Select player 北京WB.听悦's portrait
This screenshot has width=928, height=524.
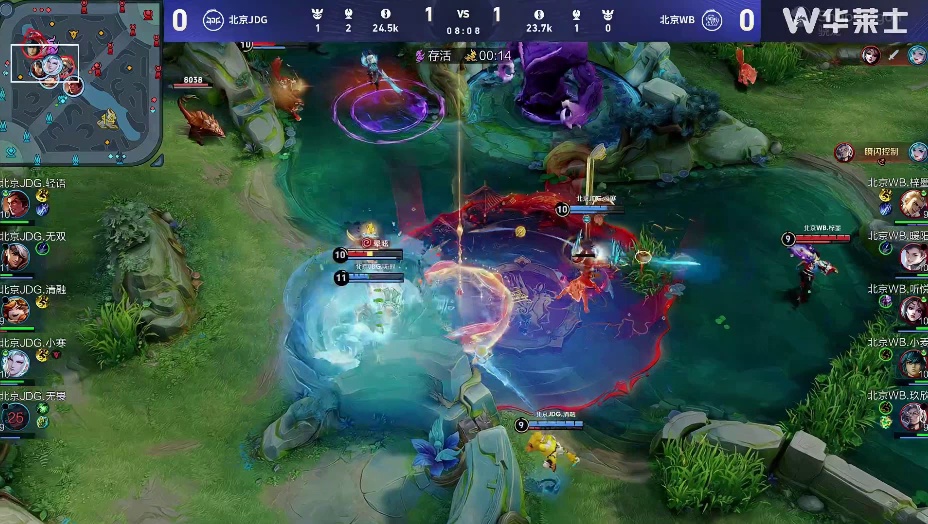point(912,310)
